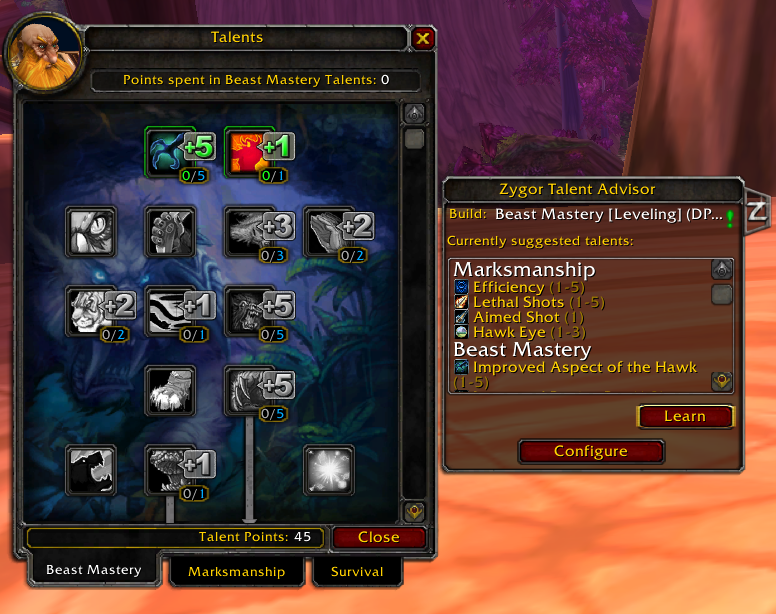The height and width of the screenshot is (614, 776).
Task: Click Improved Aspect of the Hawk entry
Action: (584, 367)
